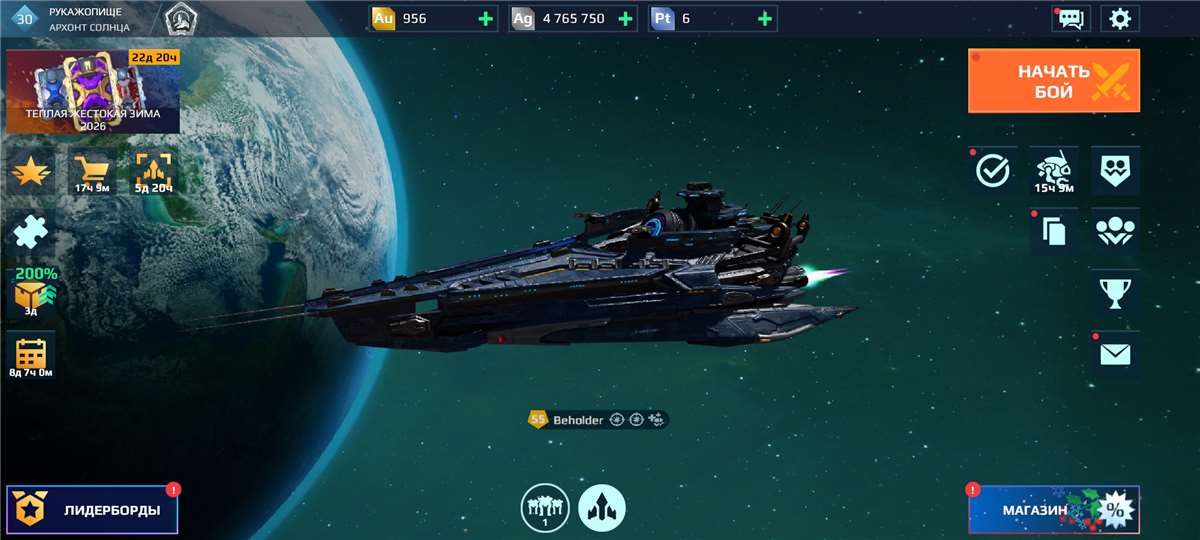This screenshot has width=1200, height=540.
Task: Select the Beholder ship name label
Action: point(578,420)
